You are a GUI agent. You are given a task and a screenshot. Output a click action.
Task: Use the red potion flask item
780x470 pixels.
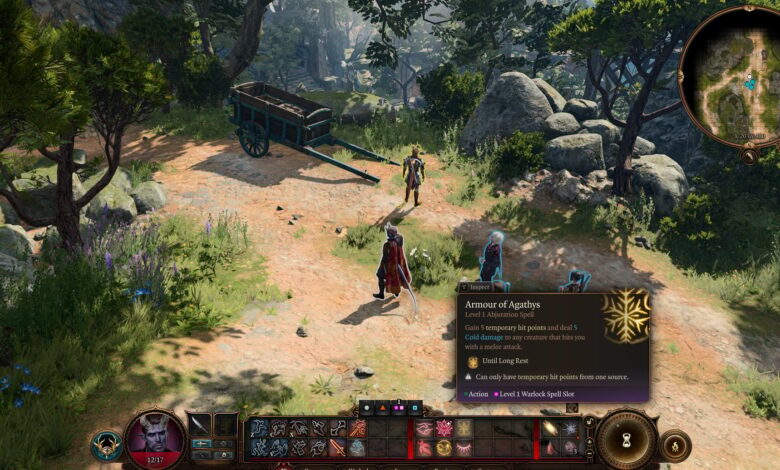(x=552, y=447)
